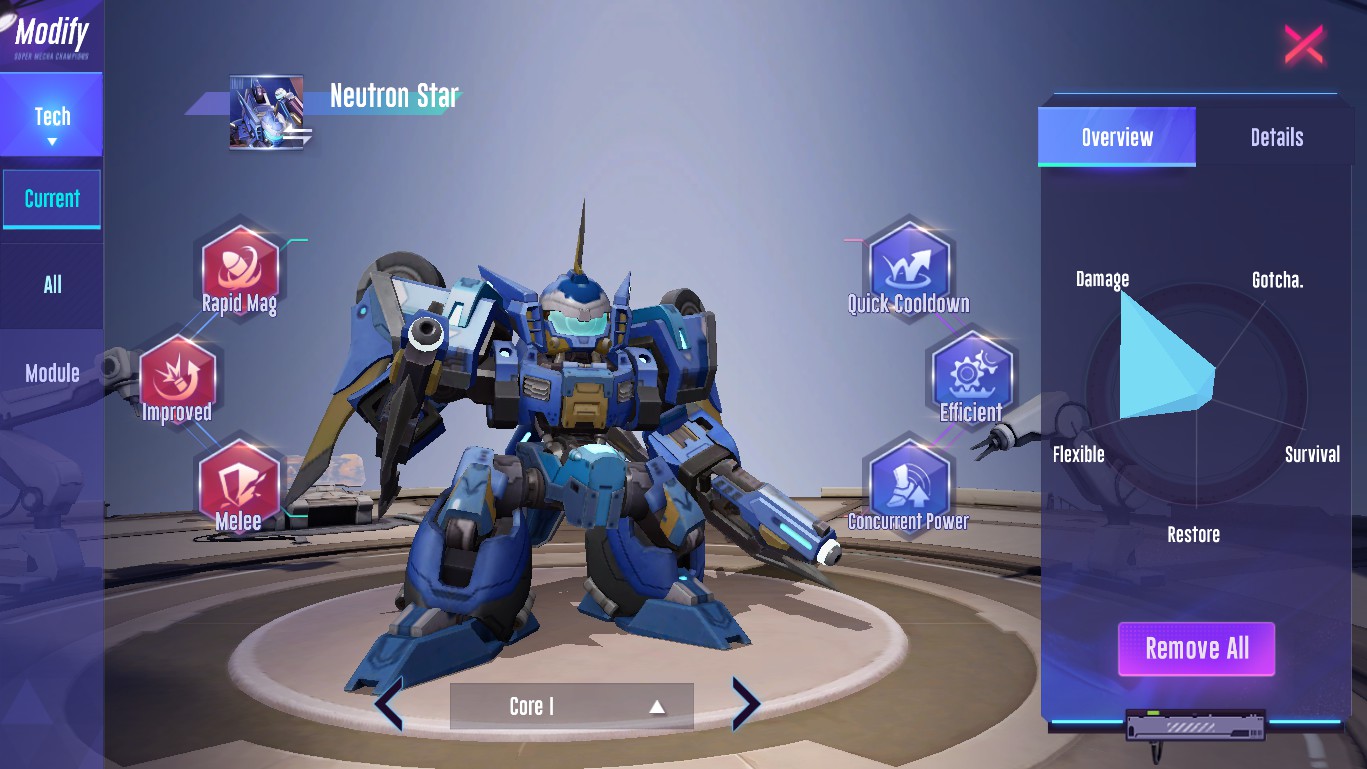Go to next mecha with right arrow
The width and height of the screenshot is (1367, 769).
tap(746, 704)
